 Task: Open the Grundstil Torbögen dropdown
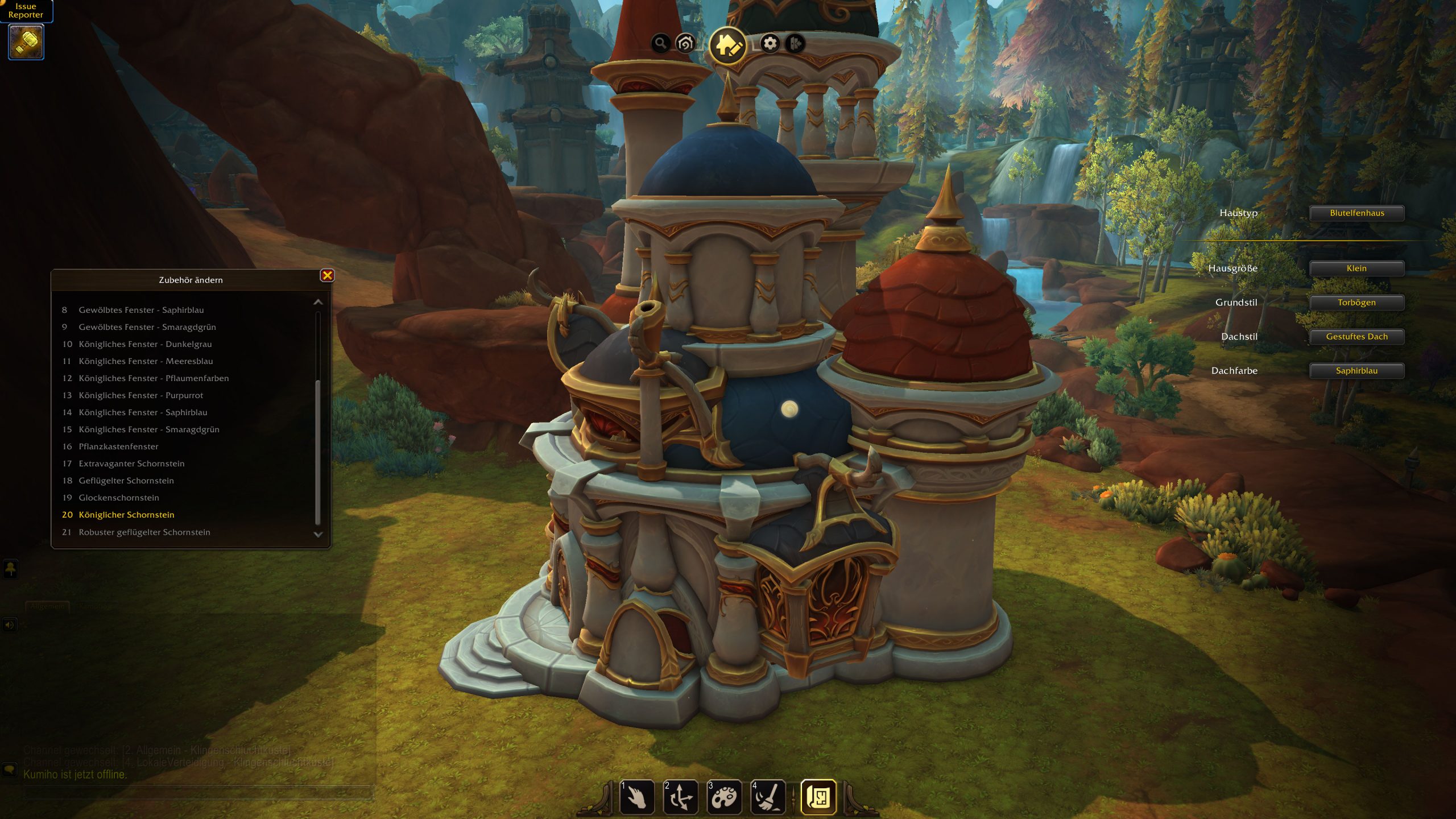1356,303
